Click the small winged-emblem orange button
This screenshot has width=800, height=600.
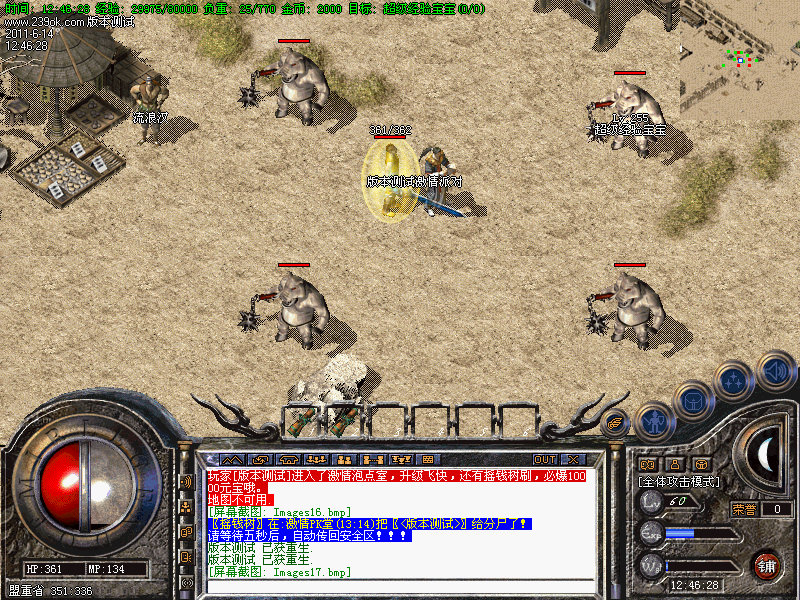pyautogui.click(x=616, y=421)
